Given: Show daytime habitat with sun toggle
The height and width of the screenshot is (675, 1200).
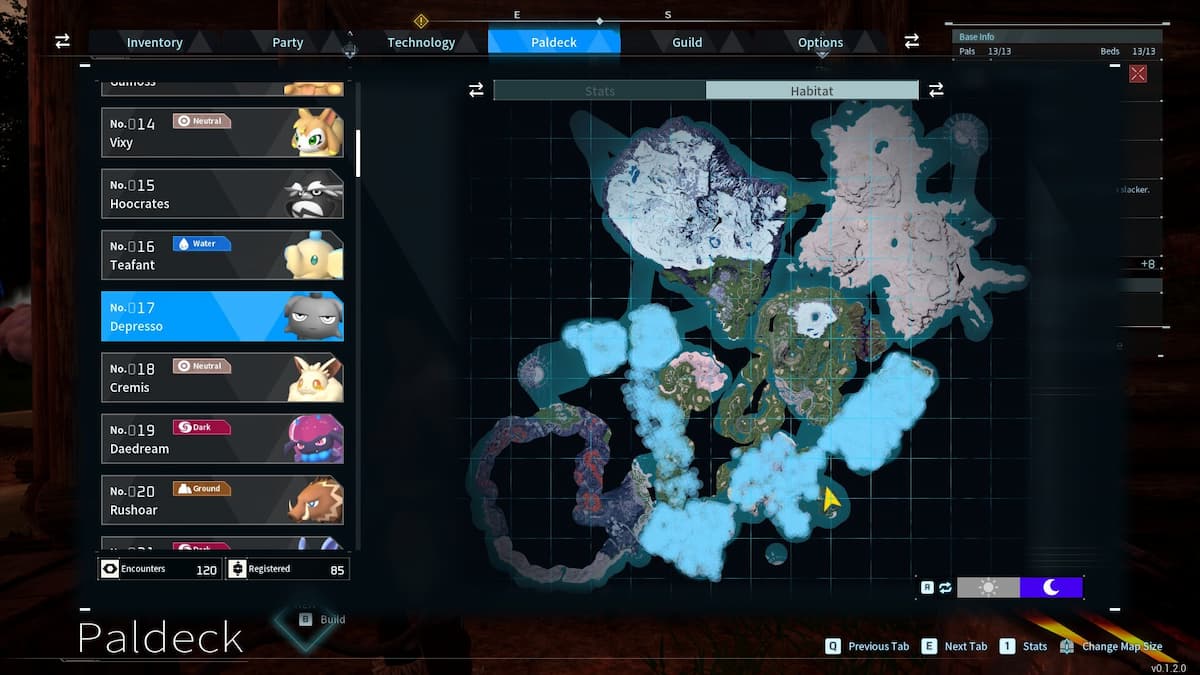Looking at the screenshot, I should pos(988,587).
